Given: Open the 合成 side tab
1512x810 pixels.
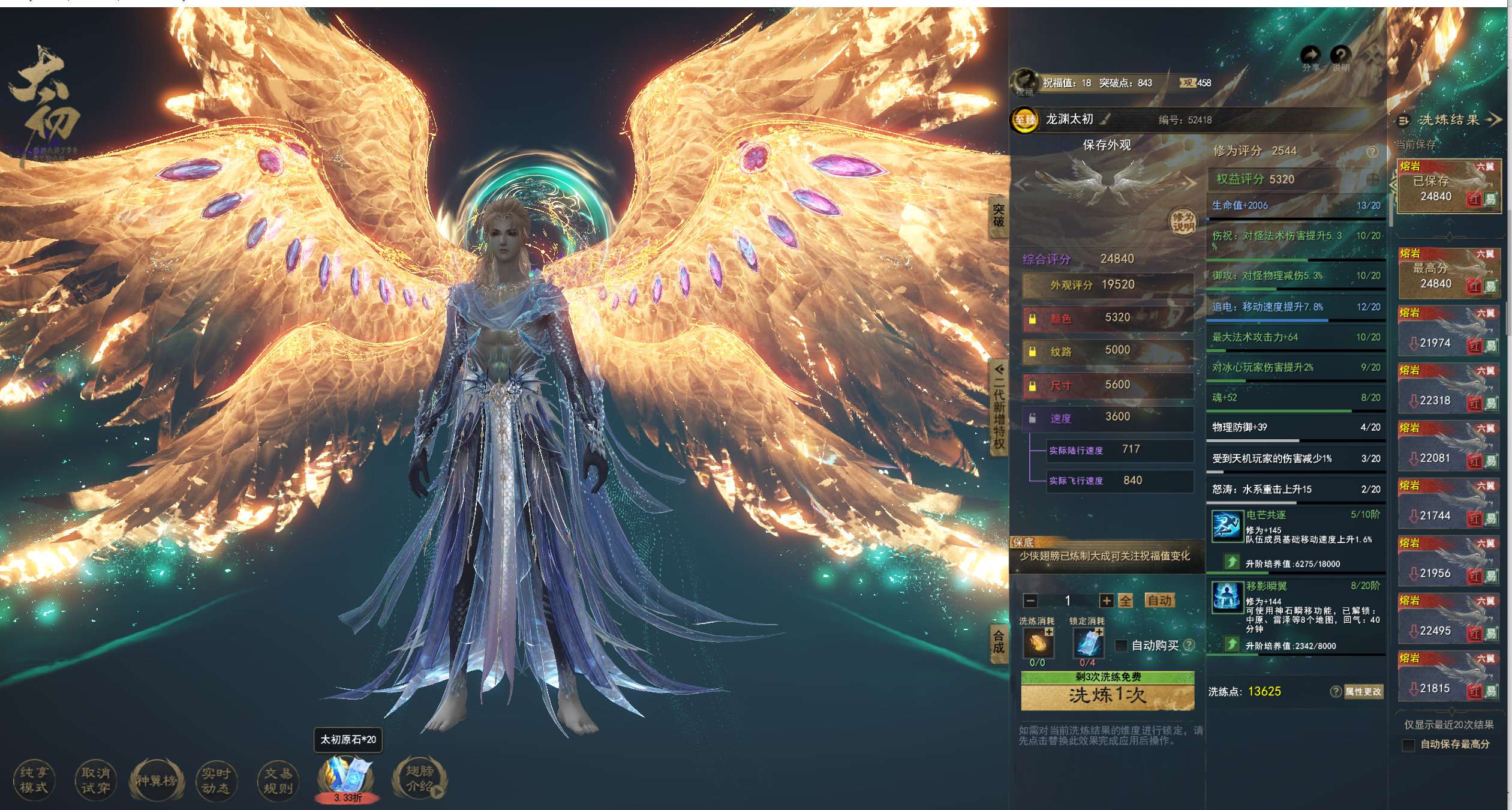Looking at the screenshot, I should [x=998, y=641].
